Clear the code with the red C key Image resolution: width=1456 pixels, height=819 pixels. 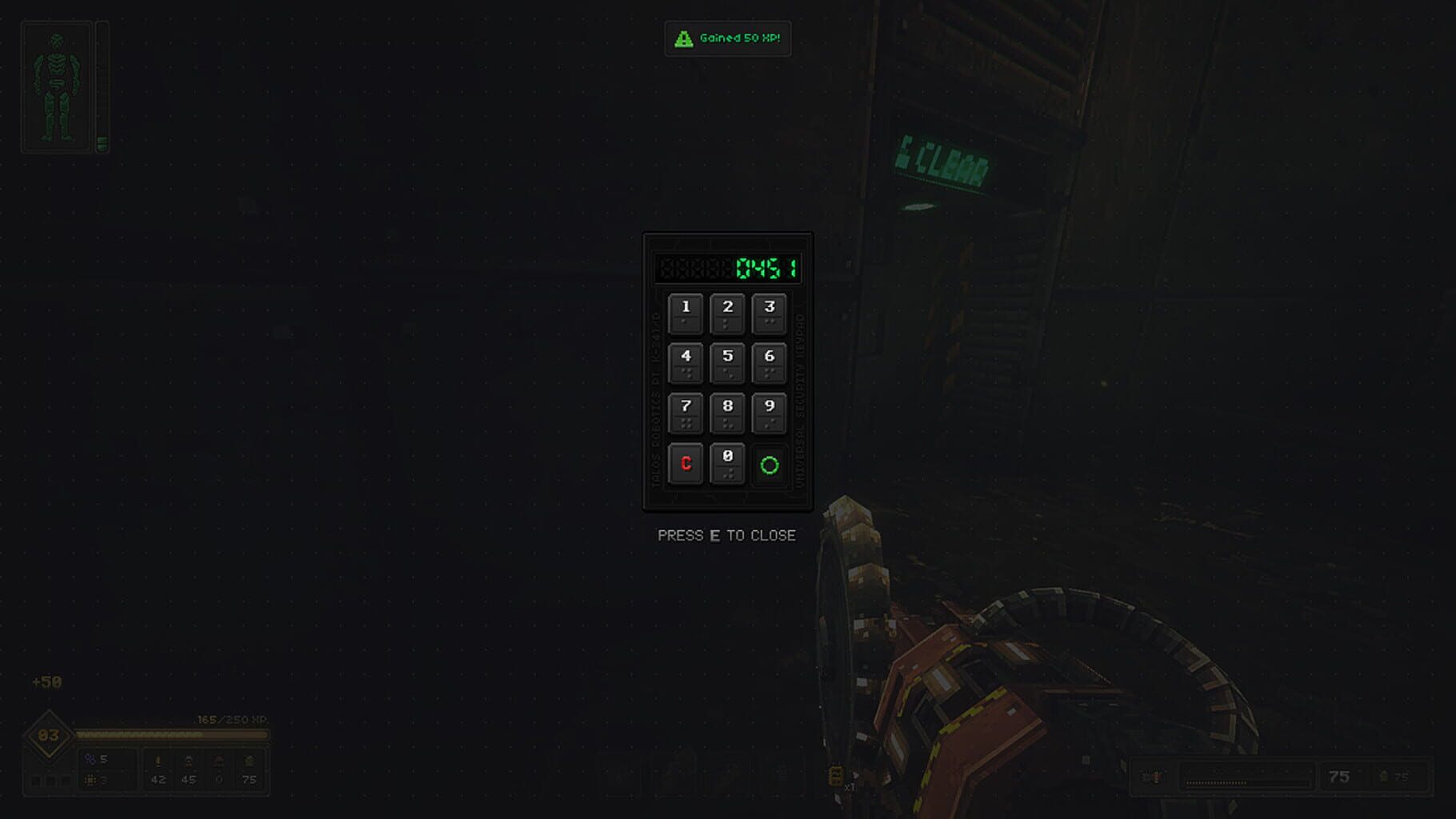pos(686,463)
